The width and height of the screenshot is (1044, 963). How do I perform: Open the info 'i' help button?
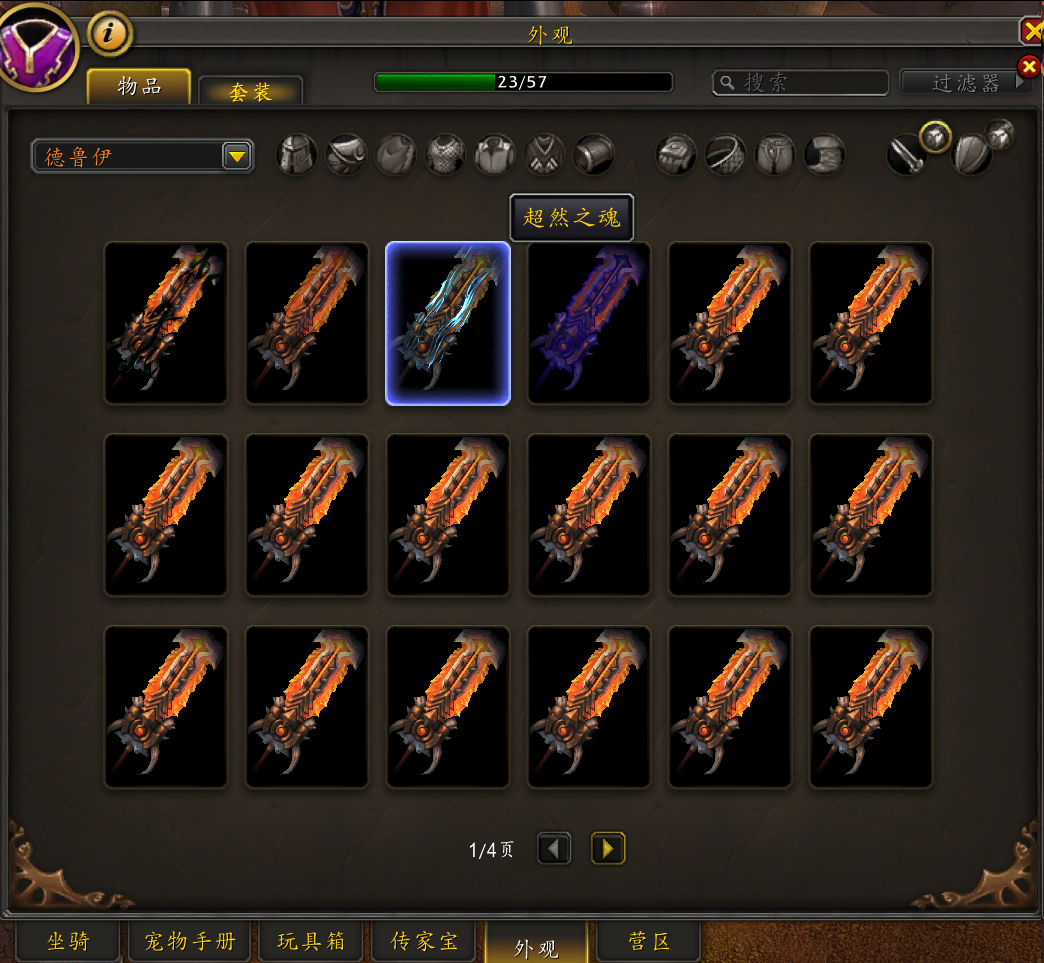click(x=110, y=35)
